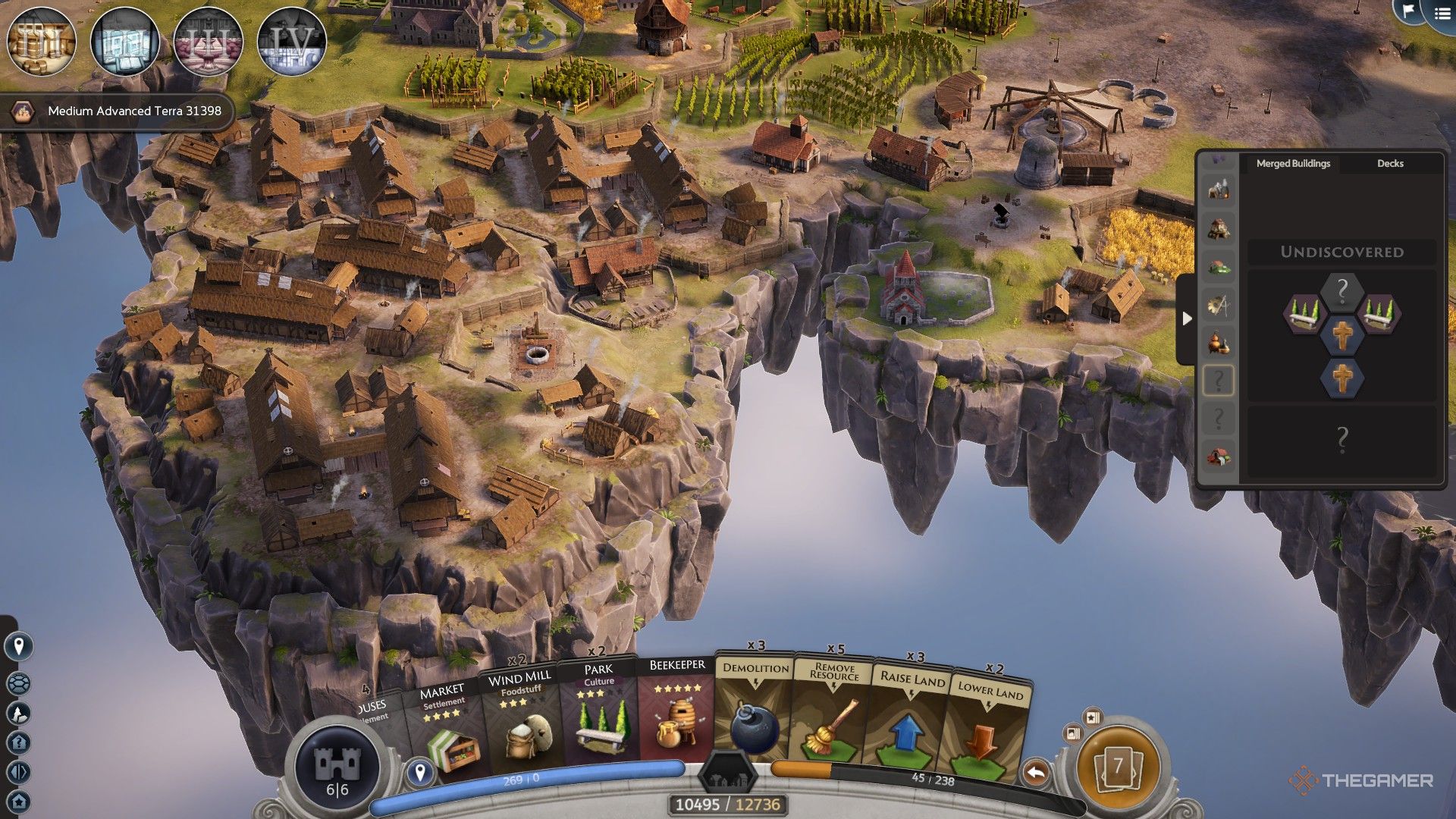Open the Era IV medallion
The image size is (1456, 819).
(x=292, y=42)
